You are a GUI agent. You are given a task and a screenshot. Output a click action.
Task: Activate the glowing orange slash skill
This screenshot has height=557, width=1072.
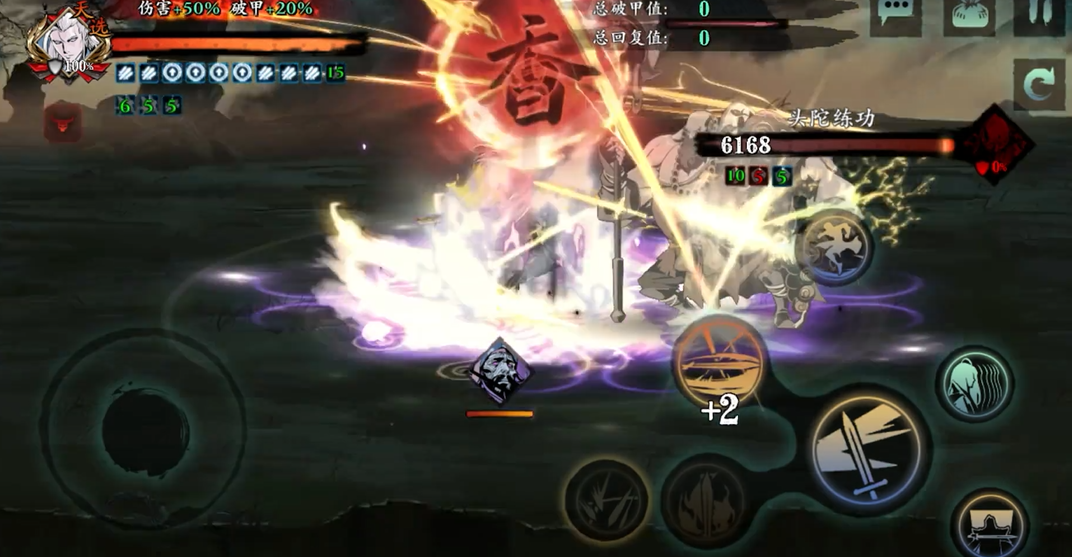[719, 362]
